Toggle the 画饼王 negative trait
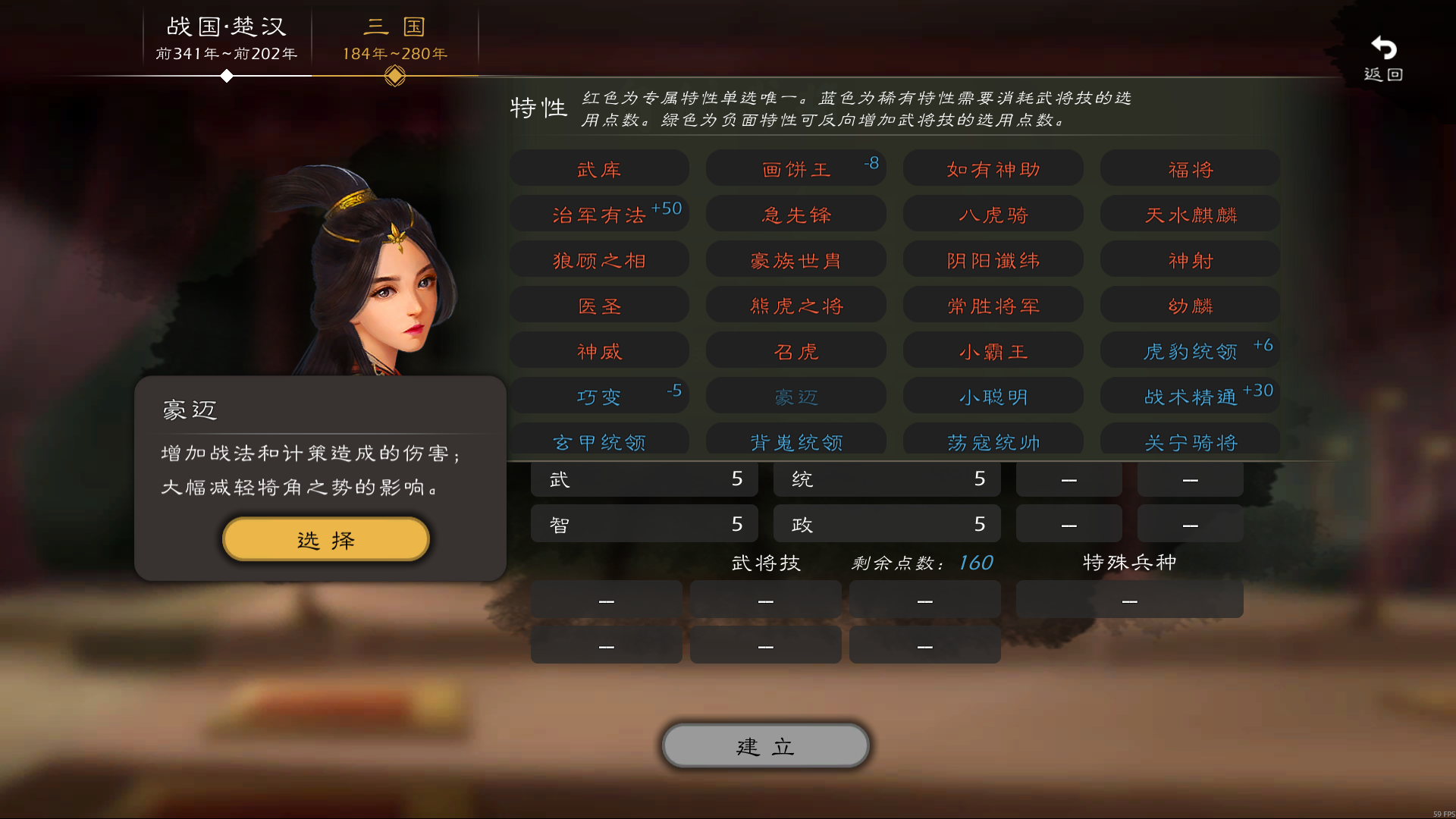 click(795, 168)
